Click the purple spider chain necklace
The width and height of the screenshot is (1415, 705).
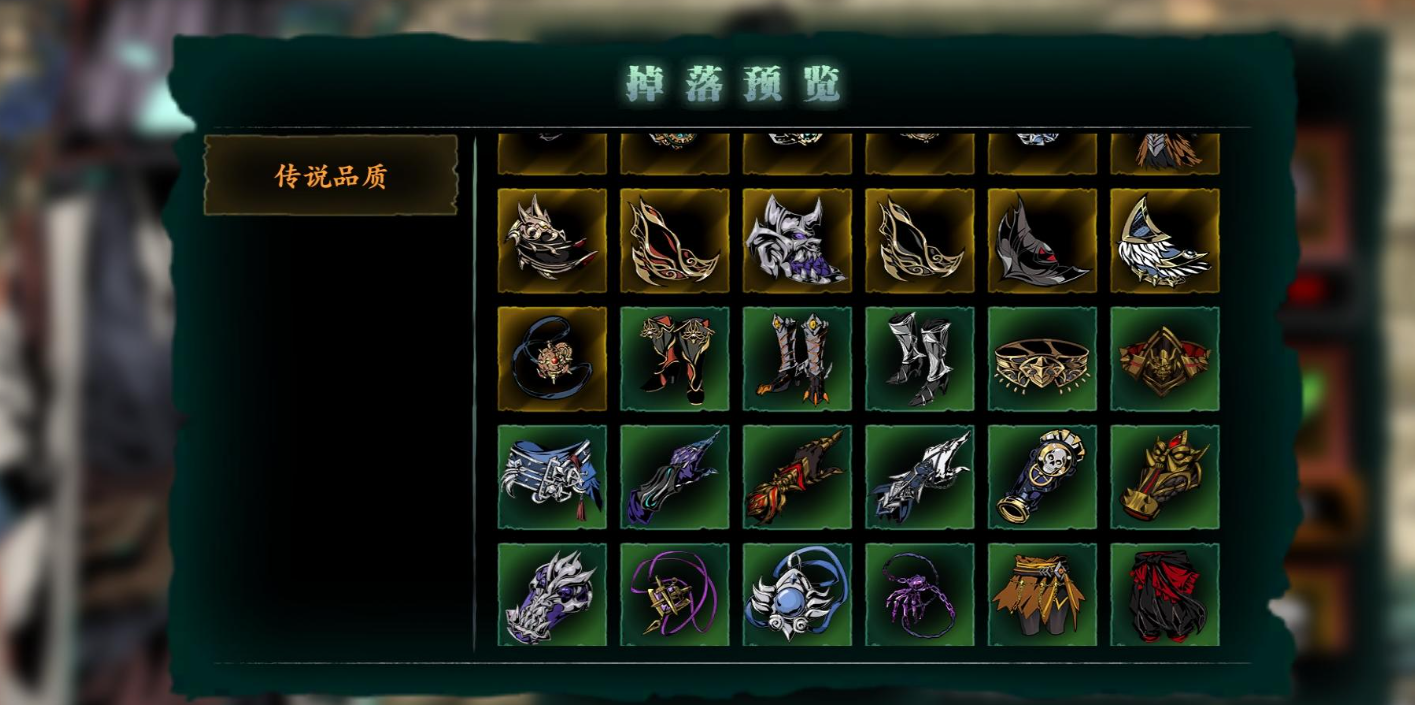click(x=919, y=595)
